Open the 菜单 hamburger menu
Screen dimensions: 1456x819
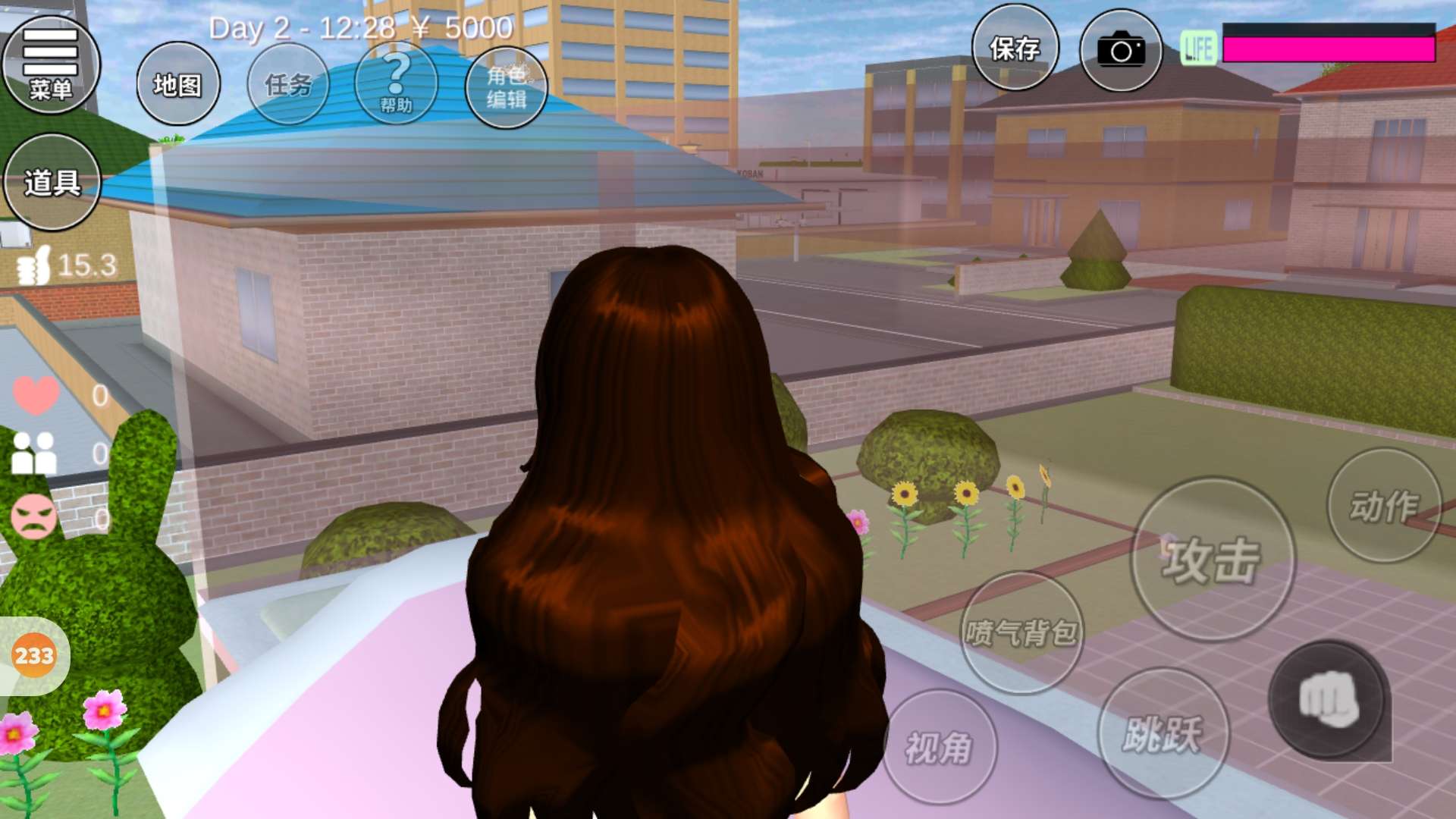click(x=51, y=65)
